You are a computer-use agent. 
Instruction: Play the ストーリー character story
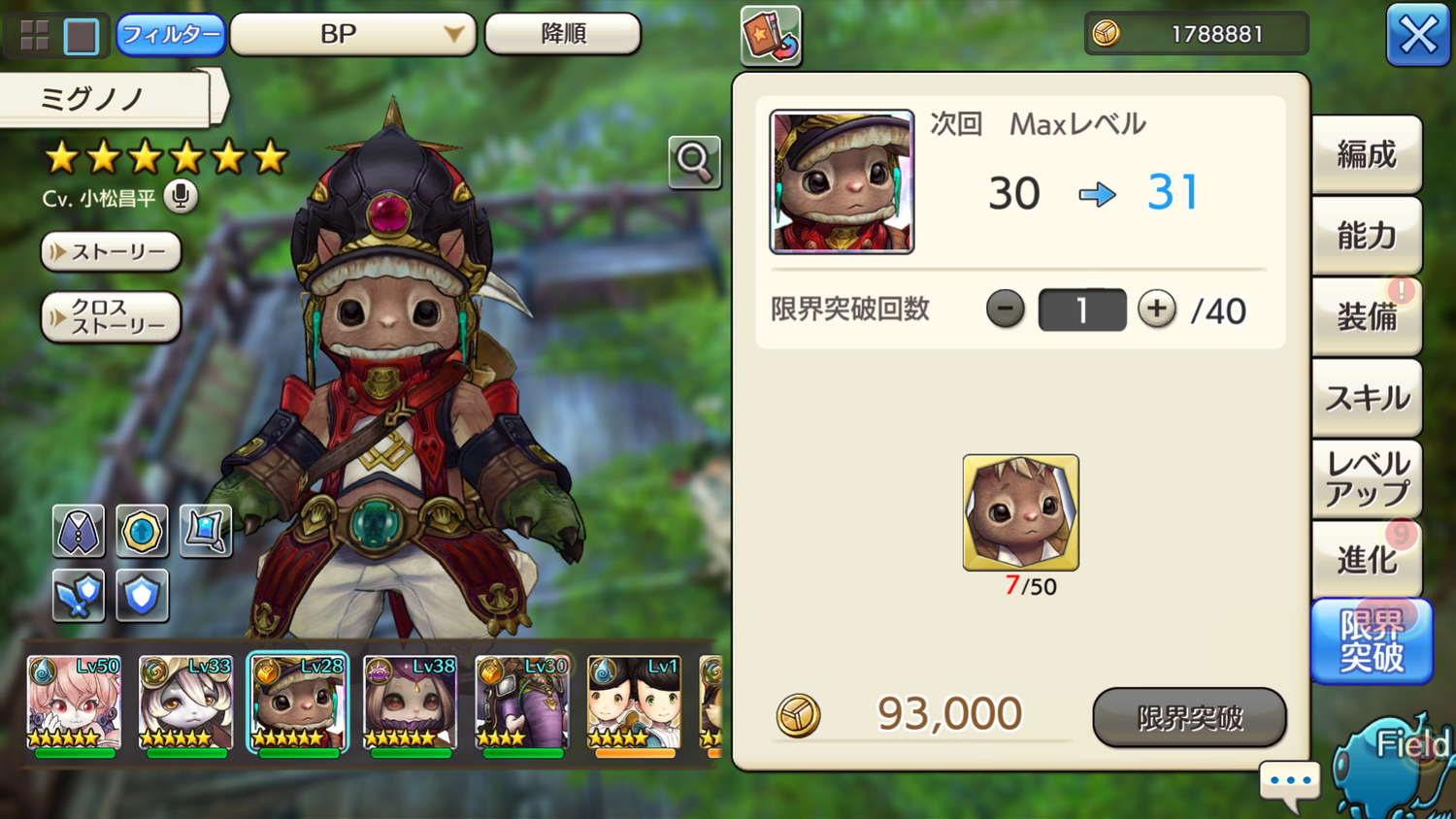pos(111,252)
